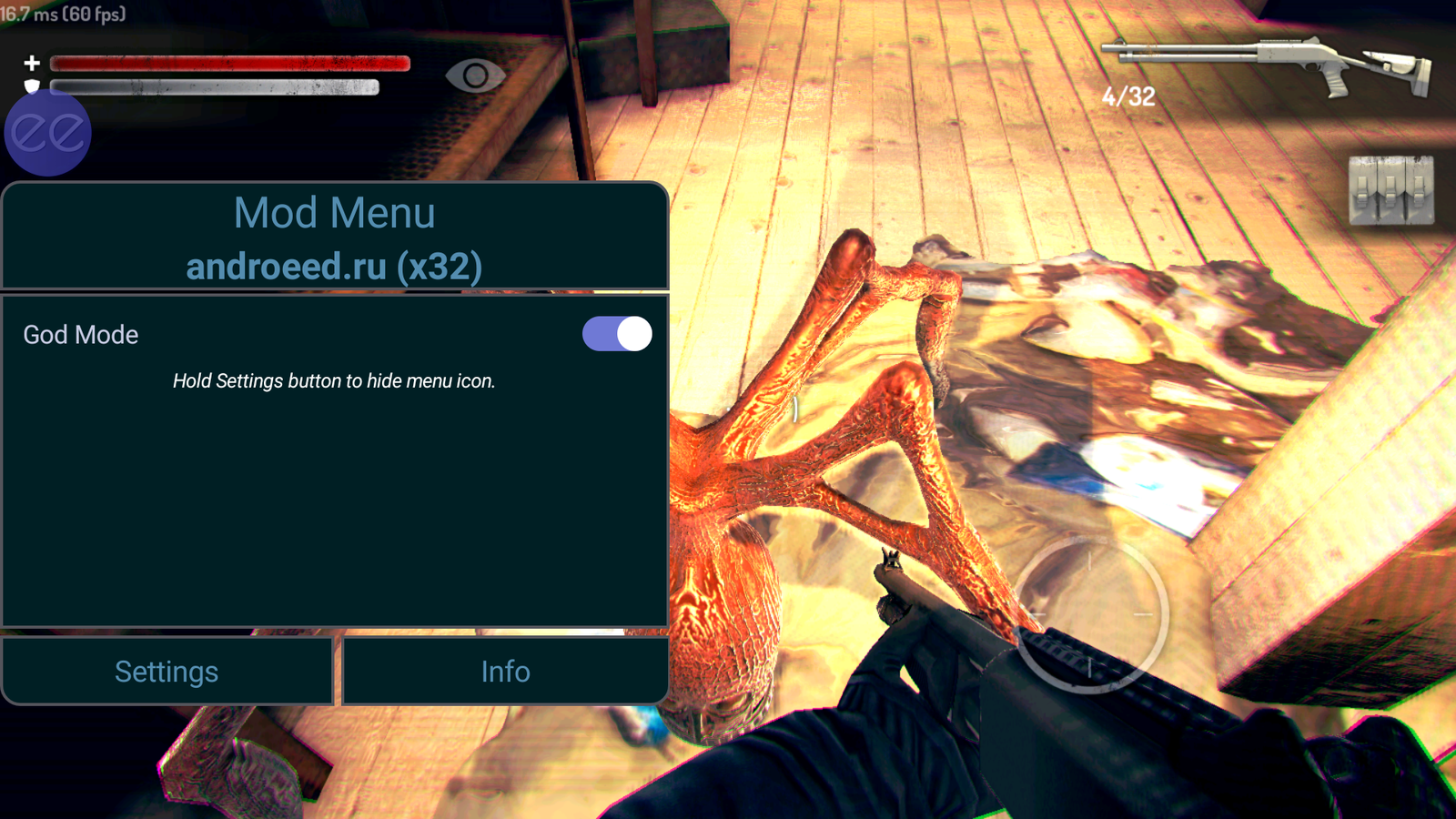Open the mod menu Settings
1456x819 pixels.
pyautogui.click(x=167, y=672)
